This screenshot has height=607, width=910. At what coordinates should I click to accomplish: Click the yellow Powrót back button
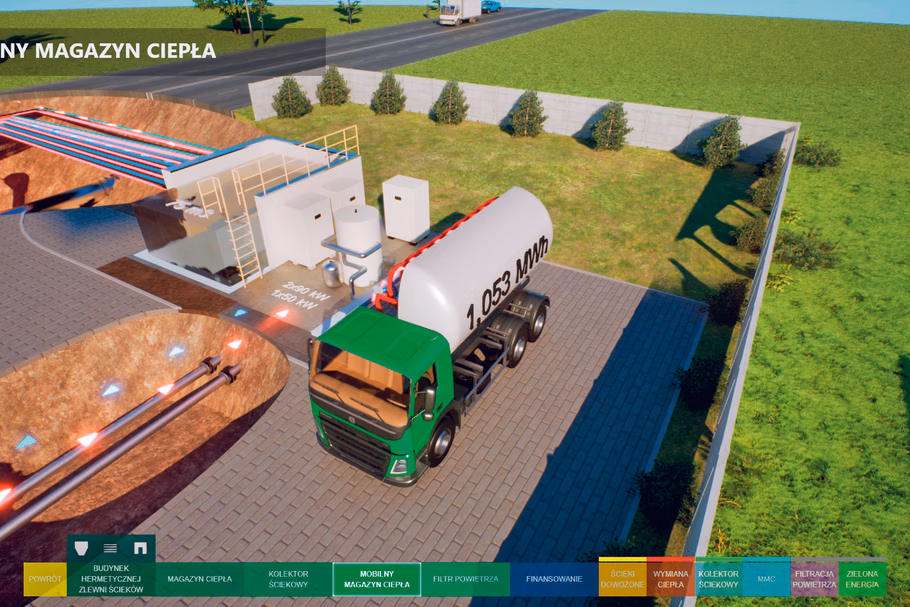click(x=45, y=579)
